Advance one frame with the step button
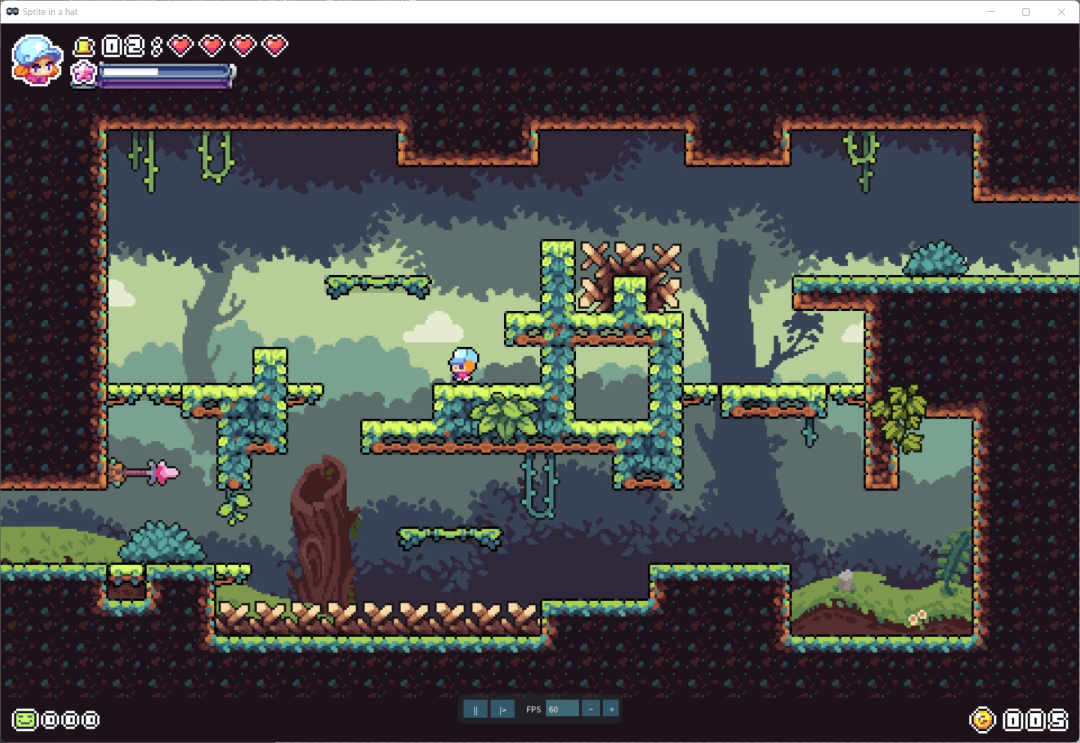Viewport: 1080px width, 743px height. click(503, 709)
